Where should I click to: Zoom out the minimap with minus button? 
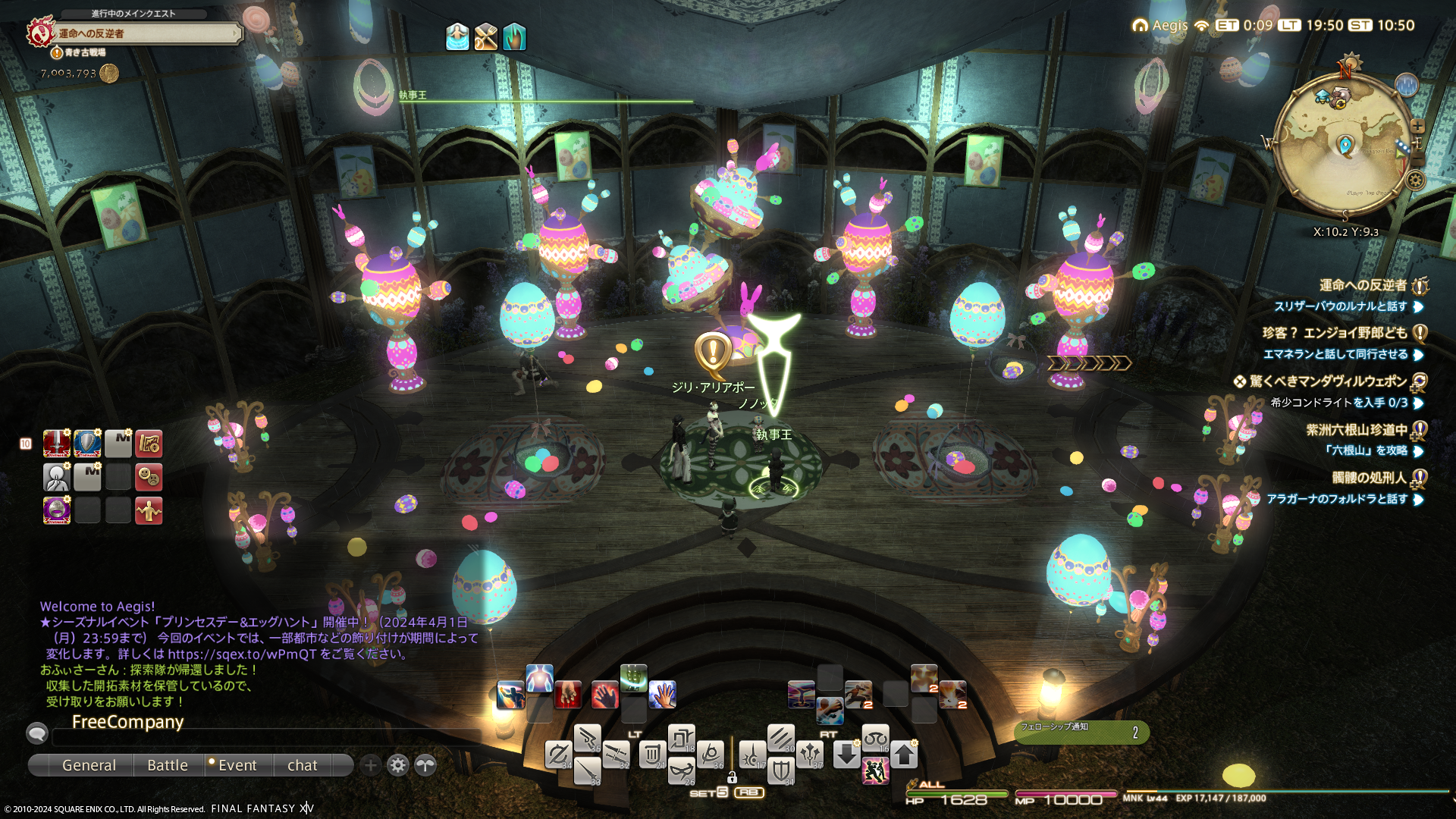point(1417,160)
